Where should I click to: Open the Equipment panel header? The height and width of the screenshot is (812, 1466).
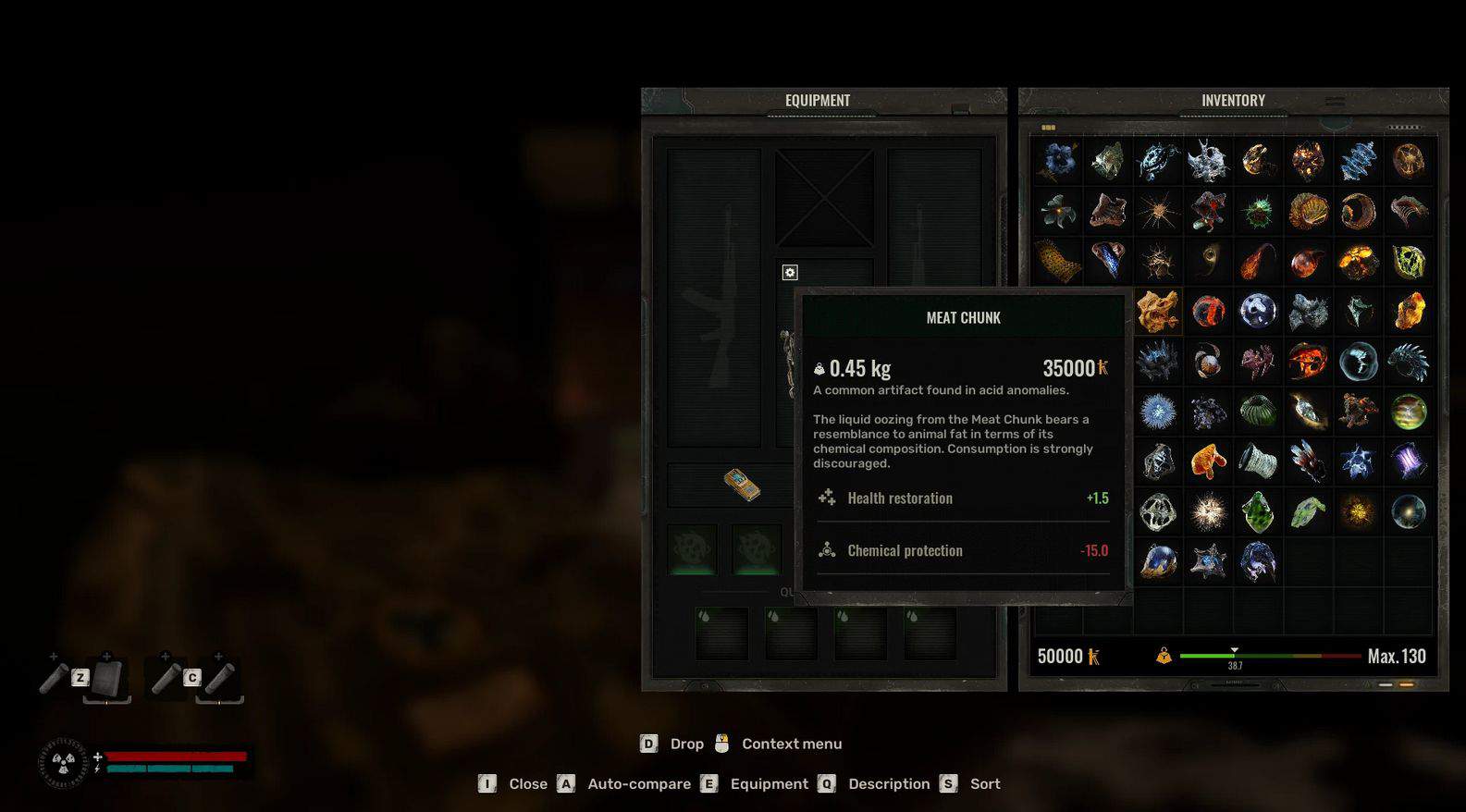pos(818,101)
